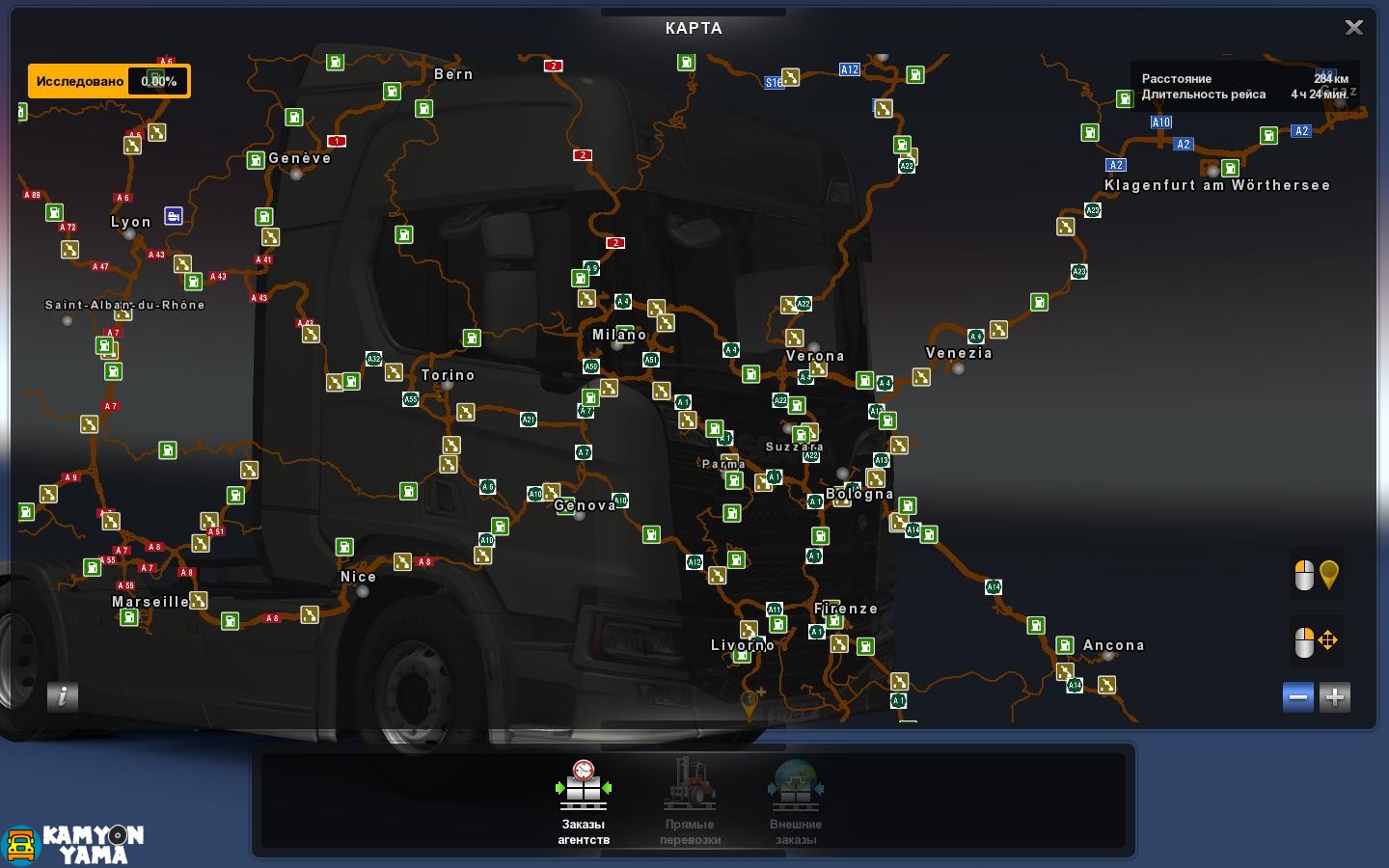Click the fuel station icon beside Ancona
This screenshot has height=868, width=1389.
(x=1064, y=645)
